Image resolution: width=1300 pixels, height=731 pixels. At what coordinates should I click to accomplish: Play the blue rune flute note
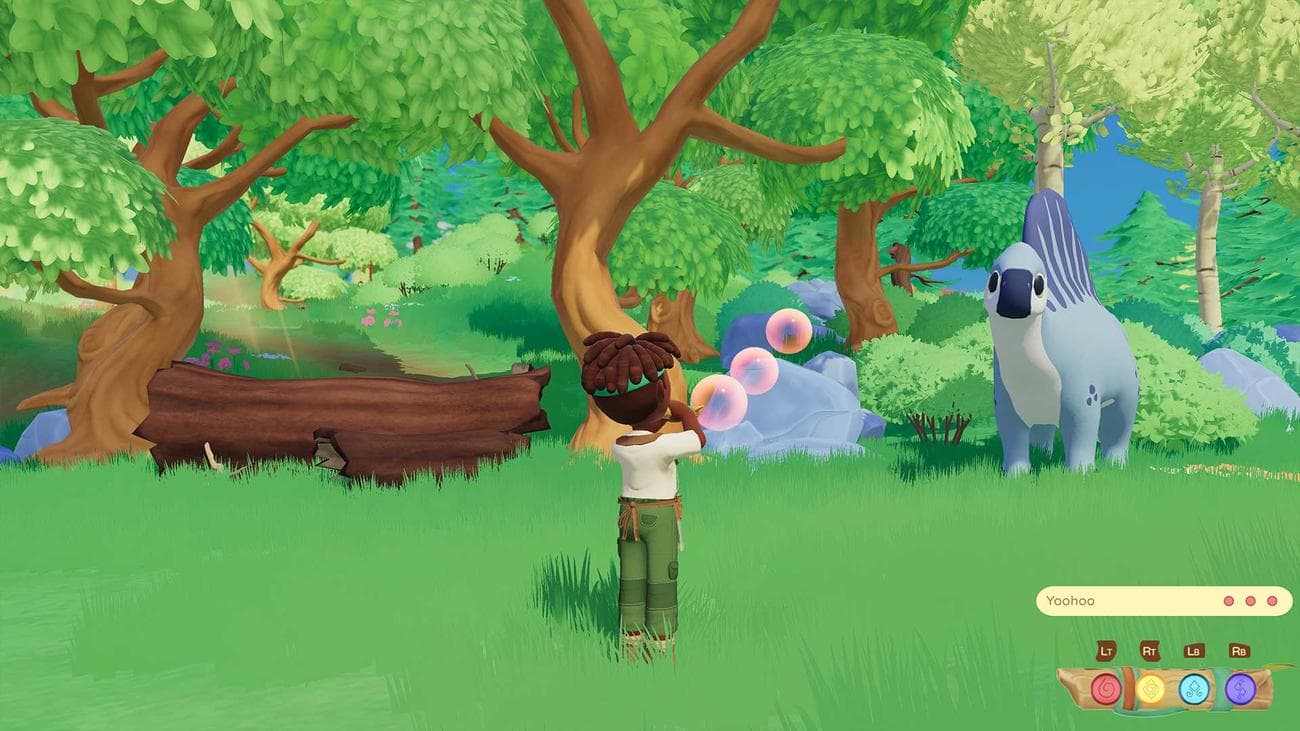point(1194,689)
